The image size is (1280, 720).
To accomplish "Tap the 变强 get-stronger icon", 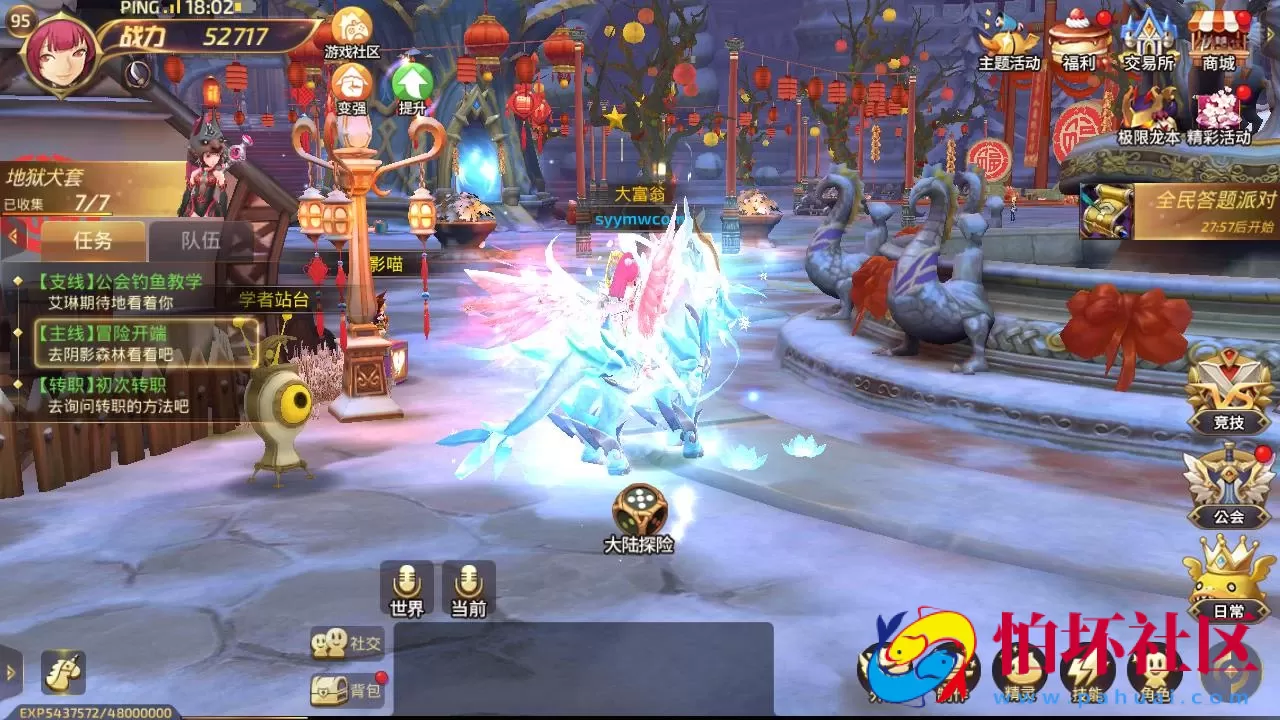I will pyautogui.click(x=352, y=88).
